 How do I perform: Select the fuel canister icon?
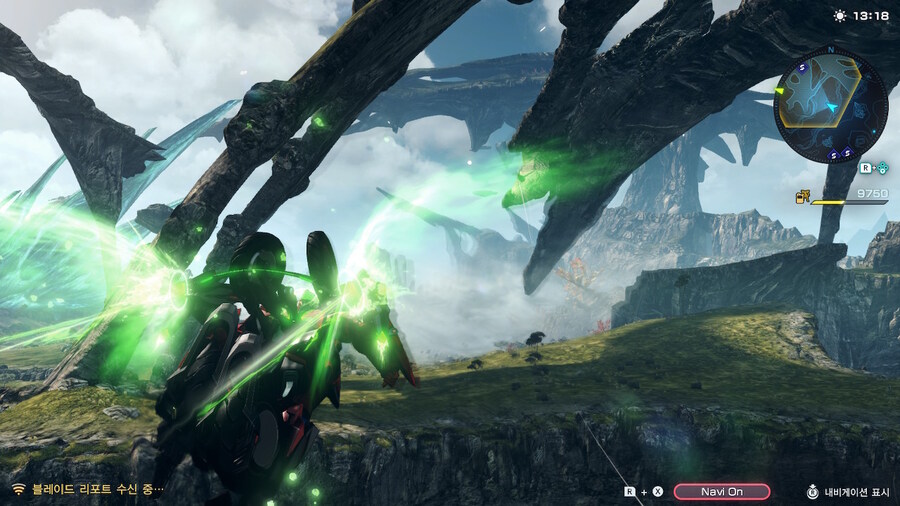pos(802,196)
